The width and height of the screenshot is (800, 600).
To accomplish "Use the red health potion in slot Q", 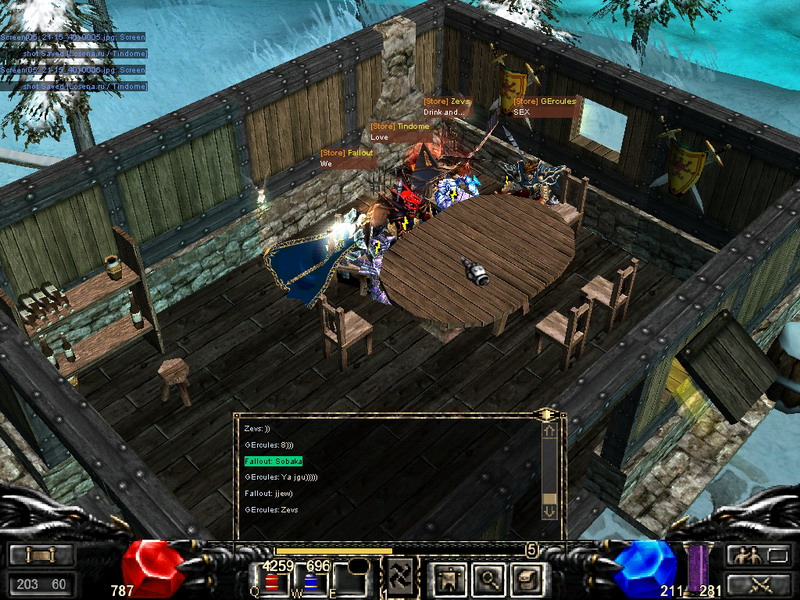I will coord(270,582).
